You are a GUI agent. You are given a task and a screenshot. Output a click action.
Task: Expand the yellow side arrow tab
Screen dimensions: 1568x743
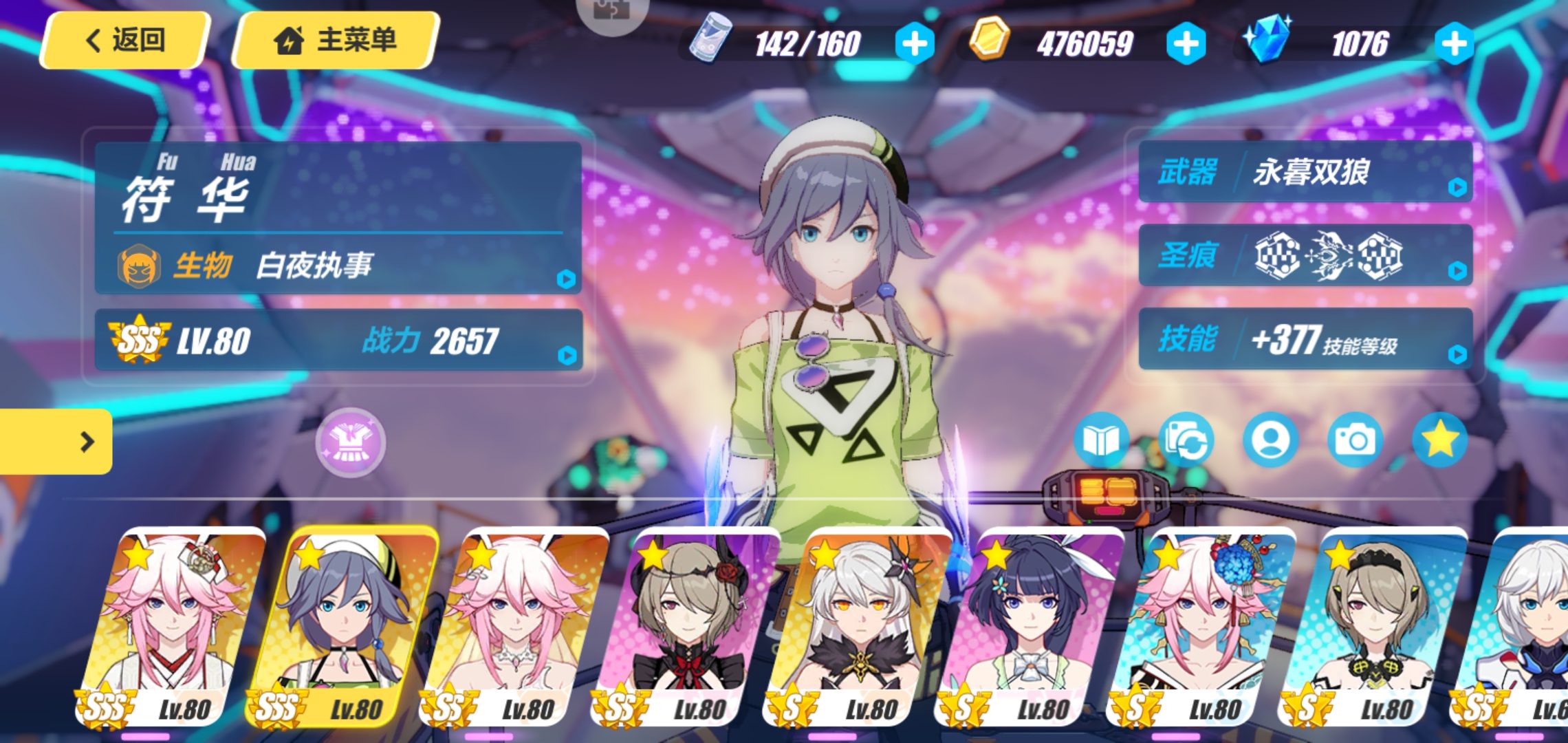click(x=56, y=442)
